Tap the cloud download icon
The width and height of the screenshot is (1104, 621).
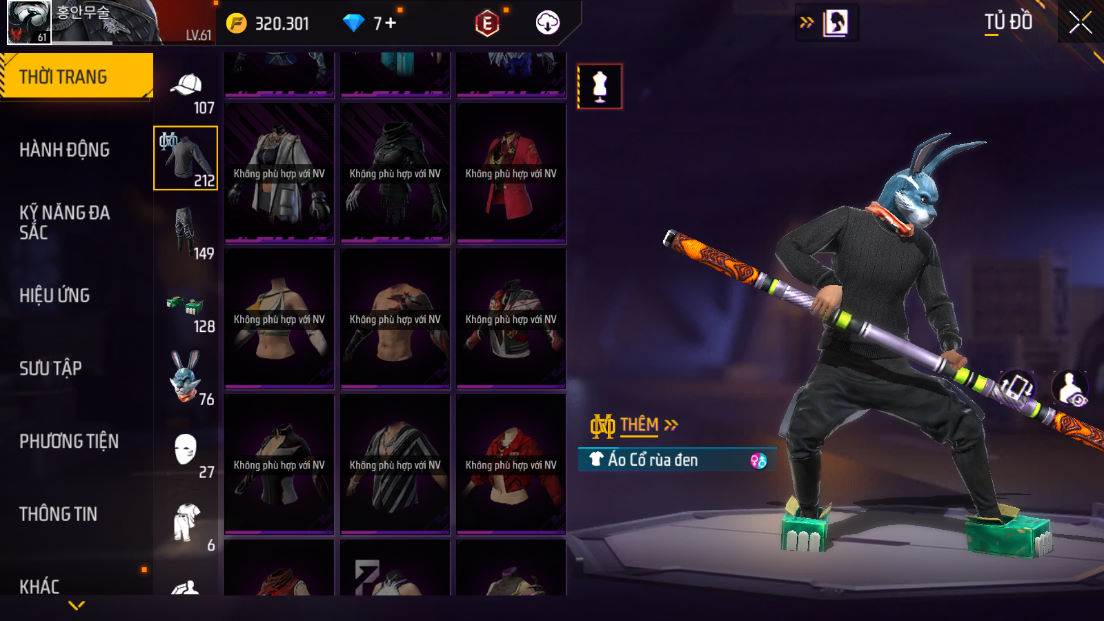click(548, 23)
